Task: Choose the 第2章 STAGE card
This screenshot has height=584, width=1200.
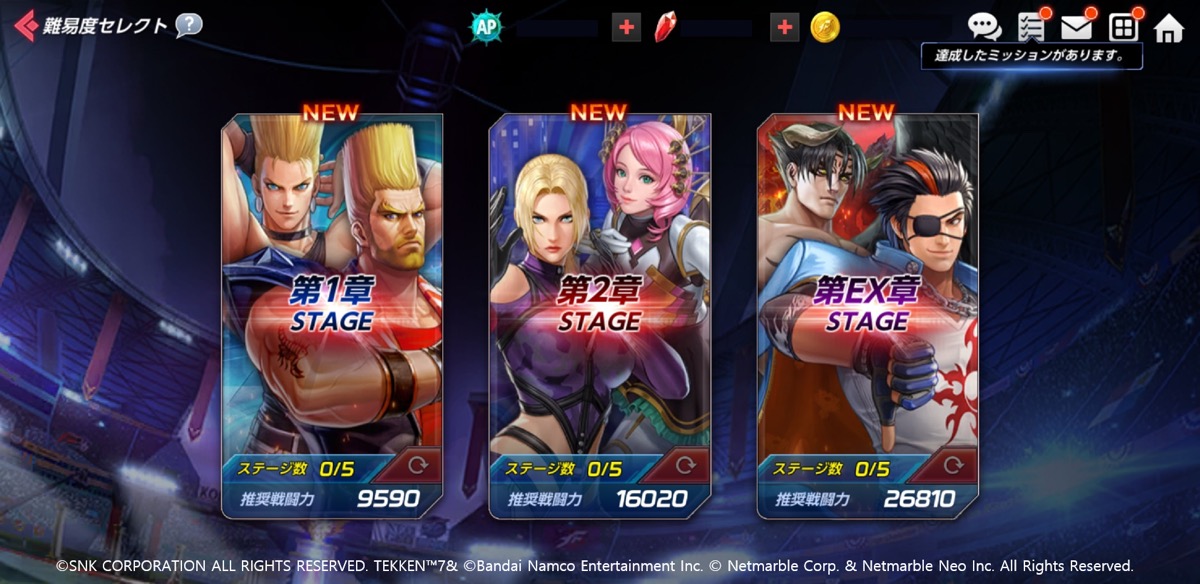Action: click(599, 300)
